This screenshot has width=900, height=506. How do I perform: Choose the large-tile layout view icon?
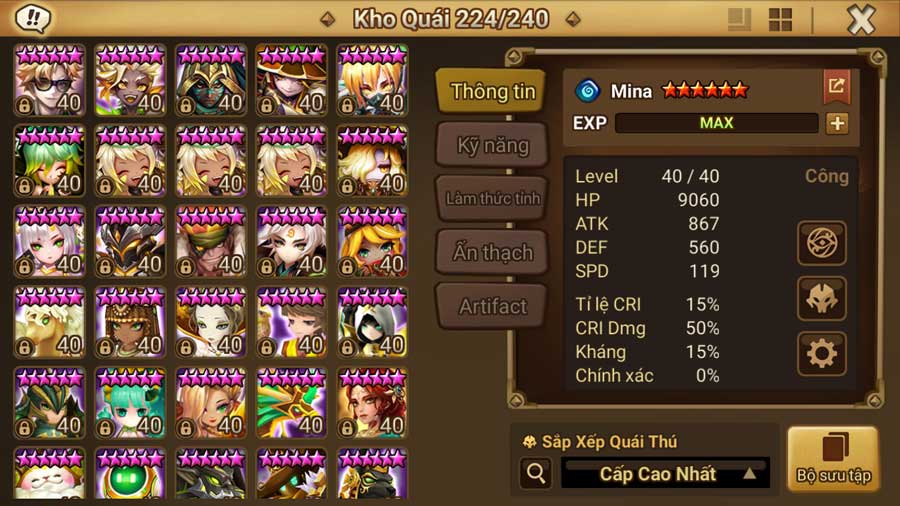point(740,20)
